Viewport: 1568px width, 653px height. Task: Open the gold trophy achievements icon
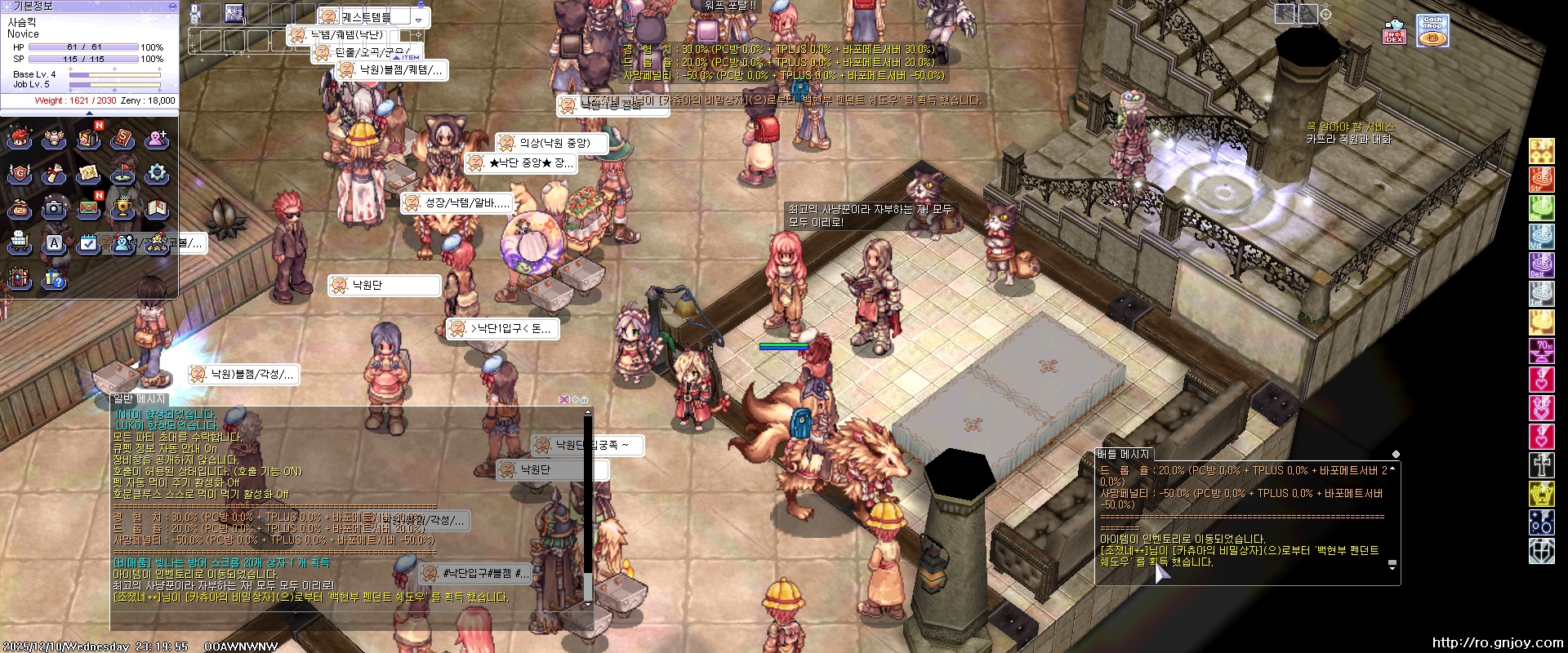click(122, 209)
